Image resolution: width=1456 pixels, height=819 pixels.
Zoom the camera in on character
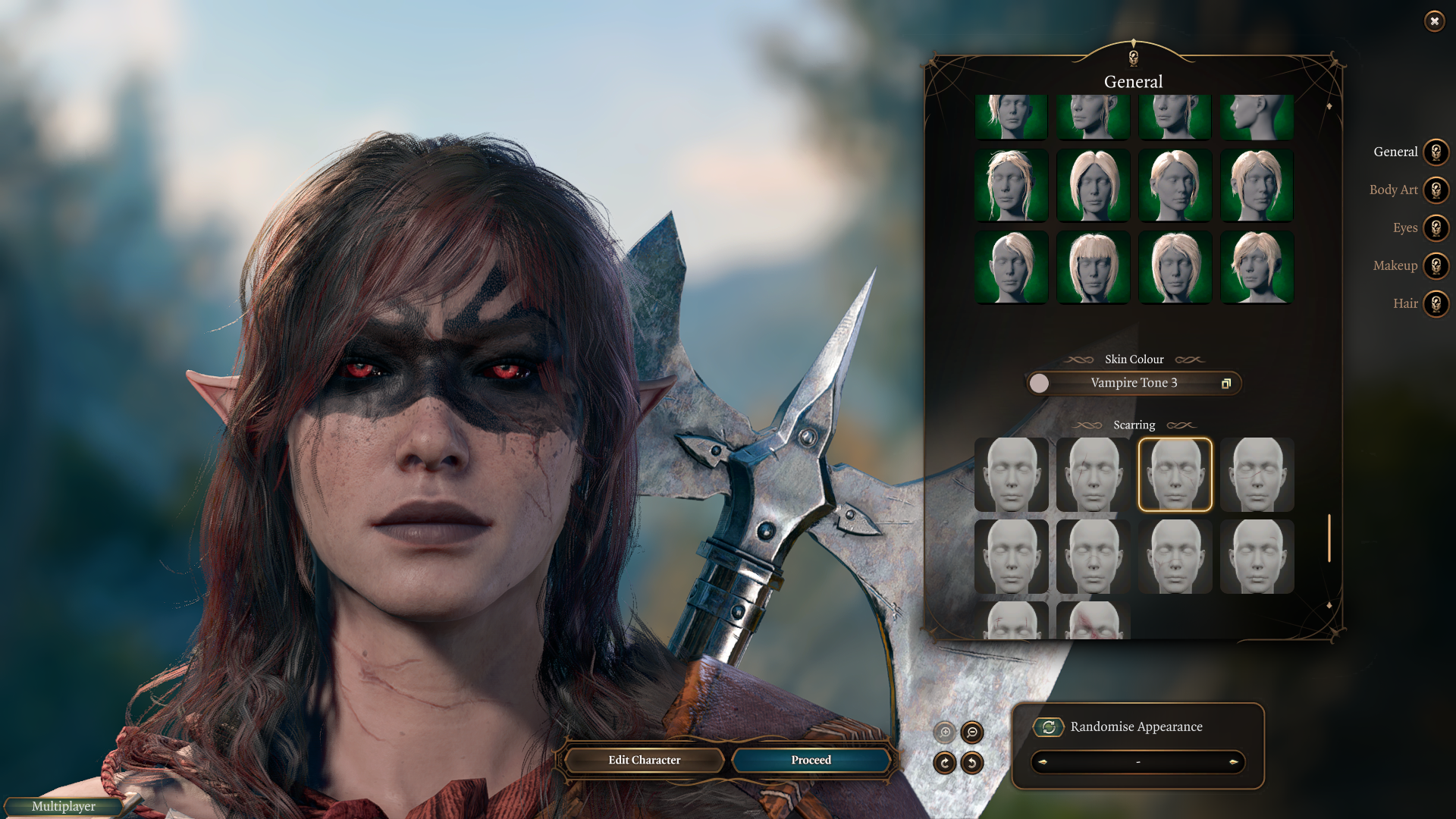click(x=945, y=733)
